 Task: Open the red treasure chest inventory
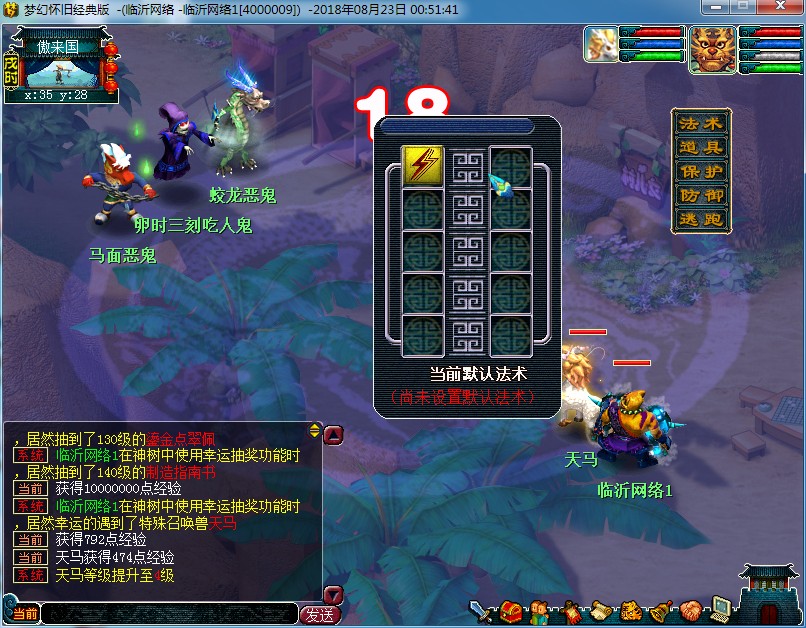pyautogui.click(x=512, y=609)
